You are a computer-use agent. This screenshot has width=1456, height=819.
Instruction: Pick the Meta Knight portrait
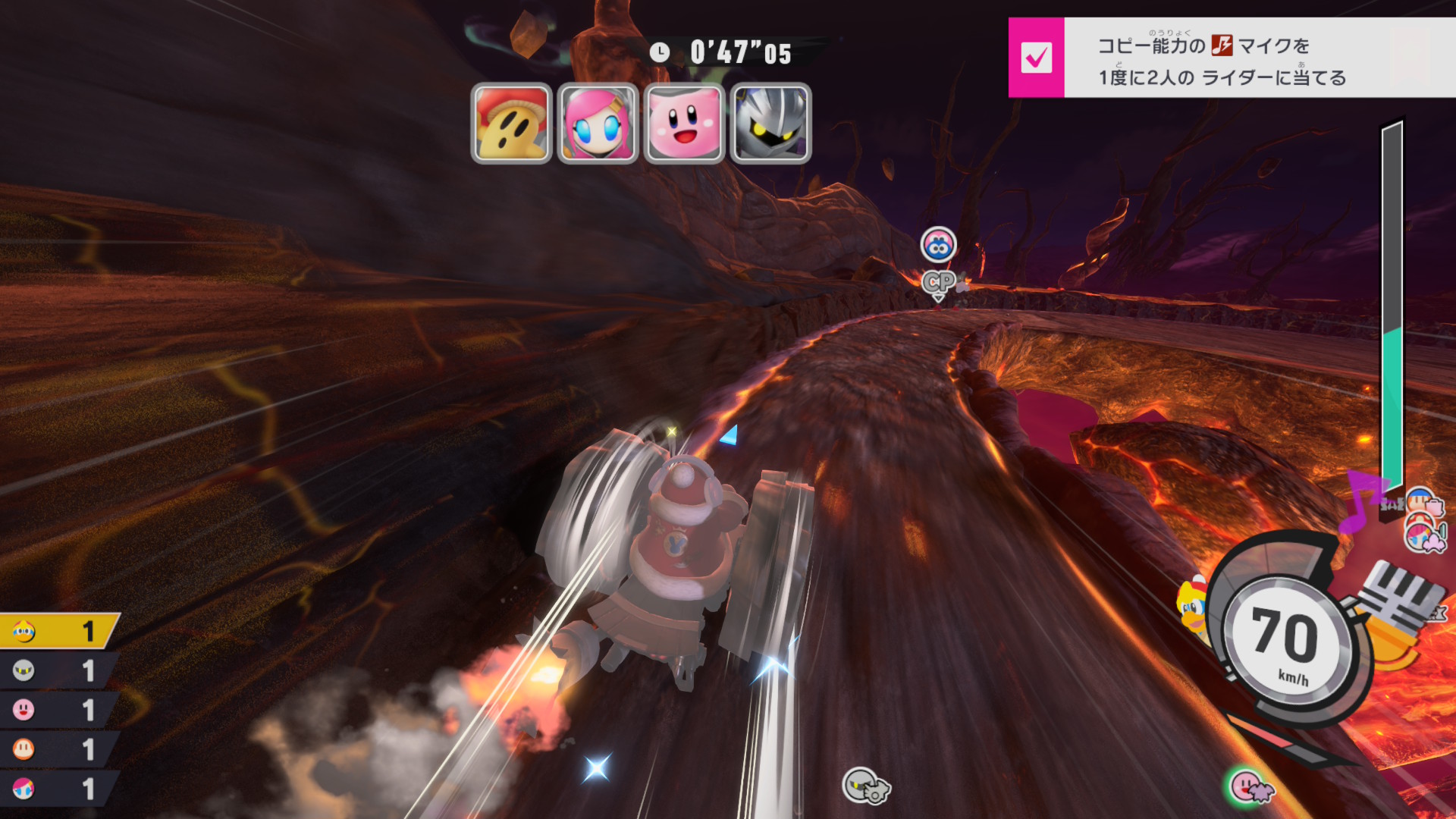(x=770, y=123)
